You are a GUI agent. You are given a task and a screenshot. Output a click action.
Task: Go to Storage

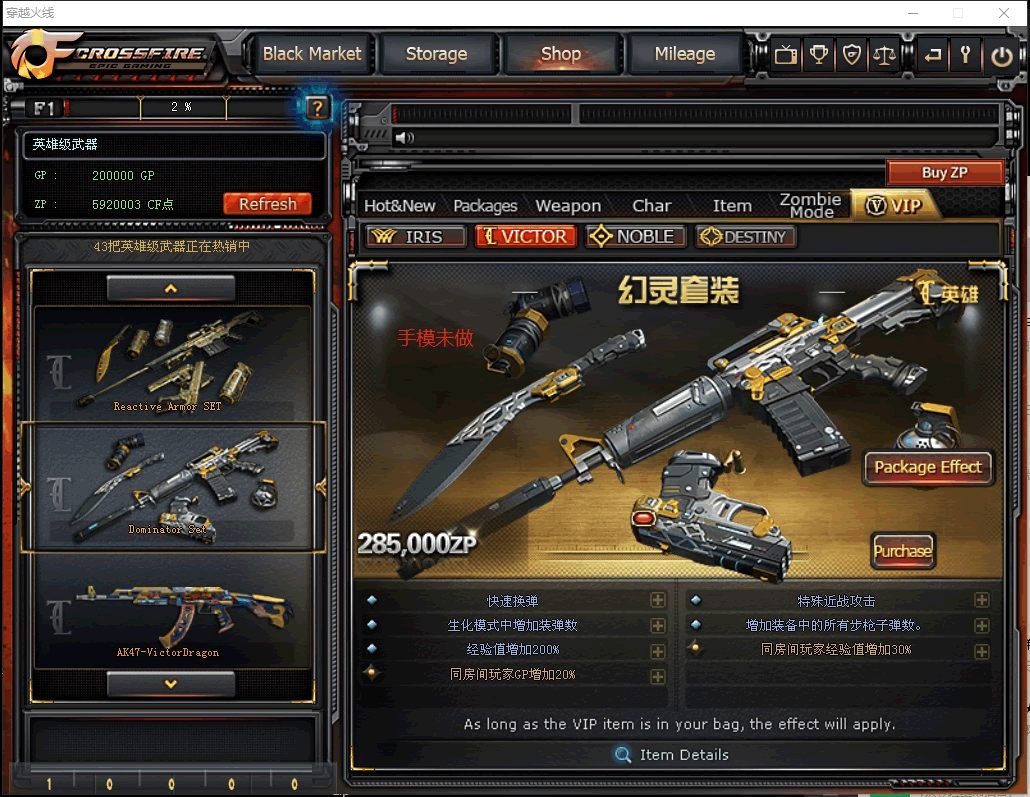436,54
